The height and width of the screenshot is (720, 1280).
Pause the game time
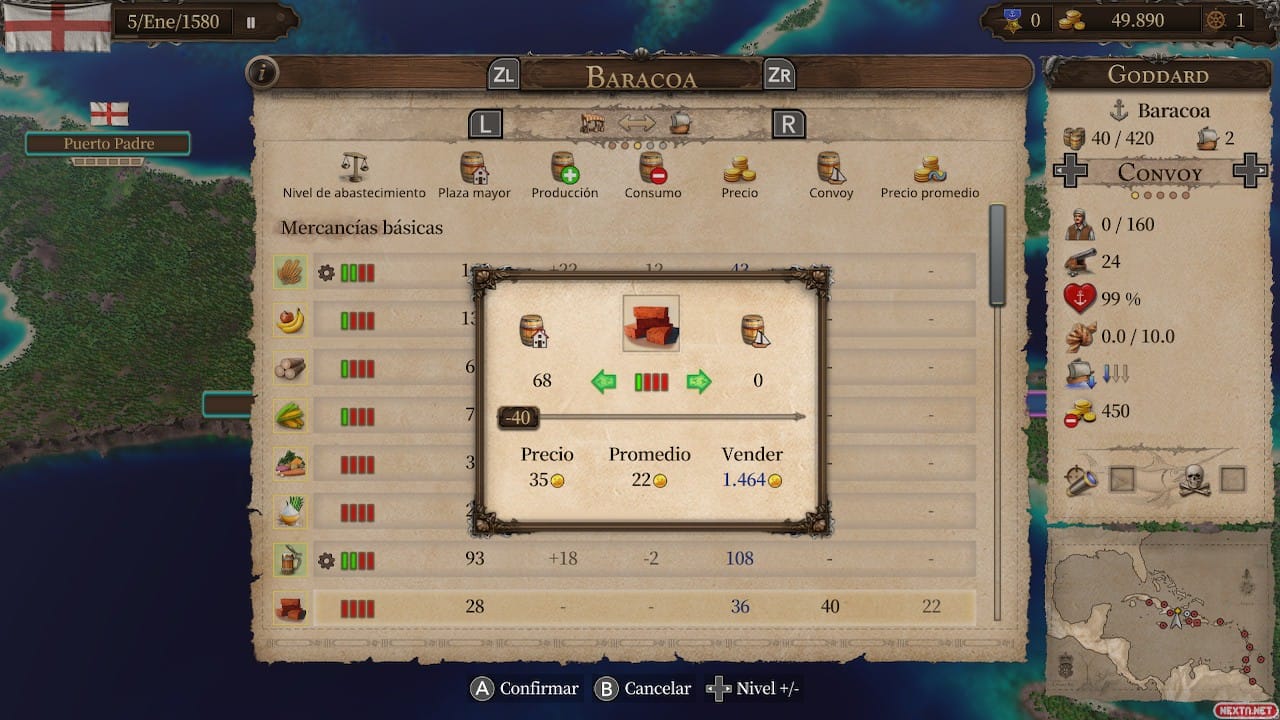[251, 21]
